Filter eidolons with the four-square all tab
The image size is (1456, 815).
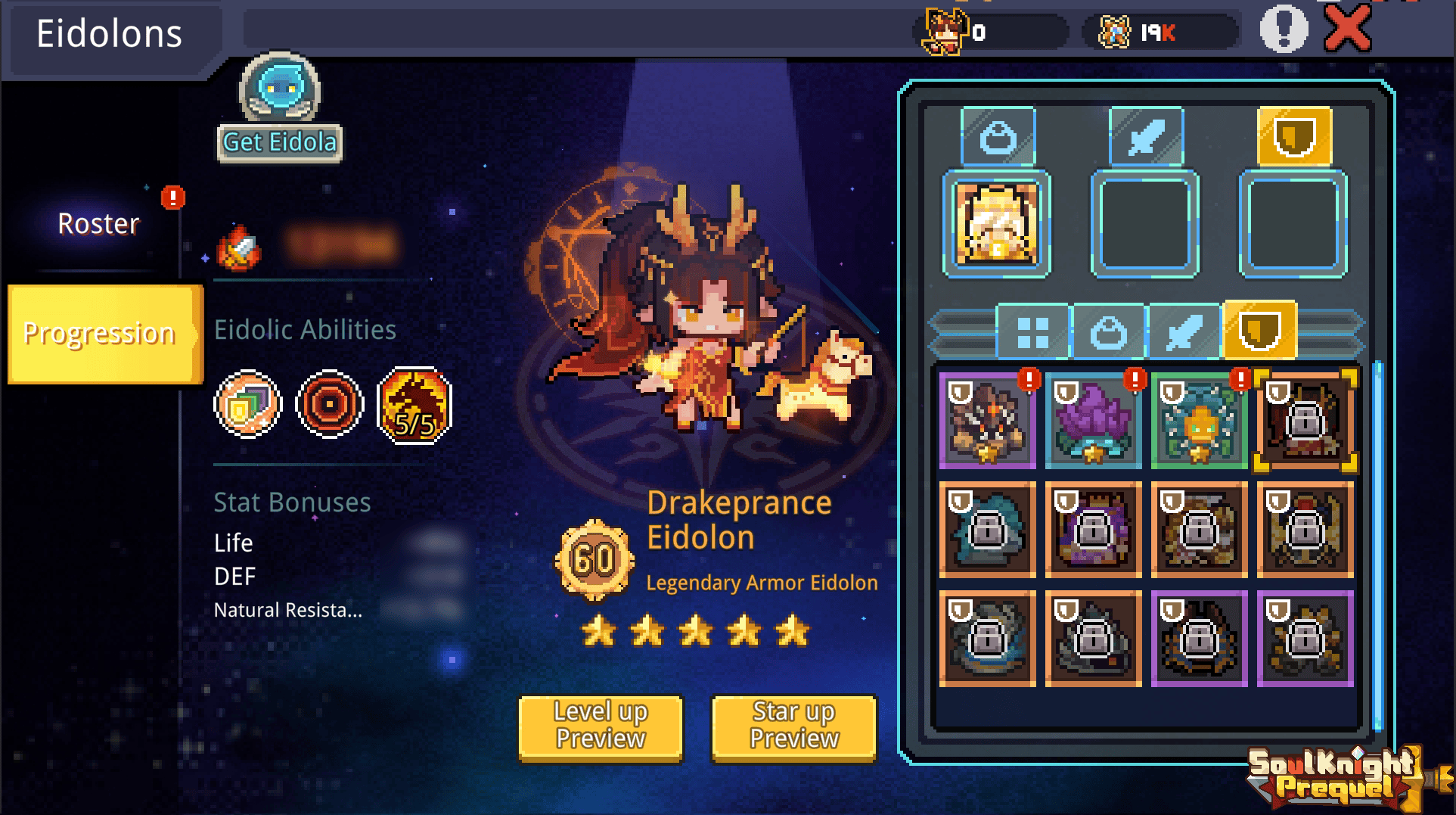pyautogui.click(x=1032, y=332)
